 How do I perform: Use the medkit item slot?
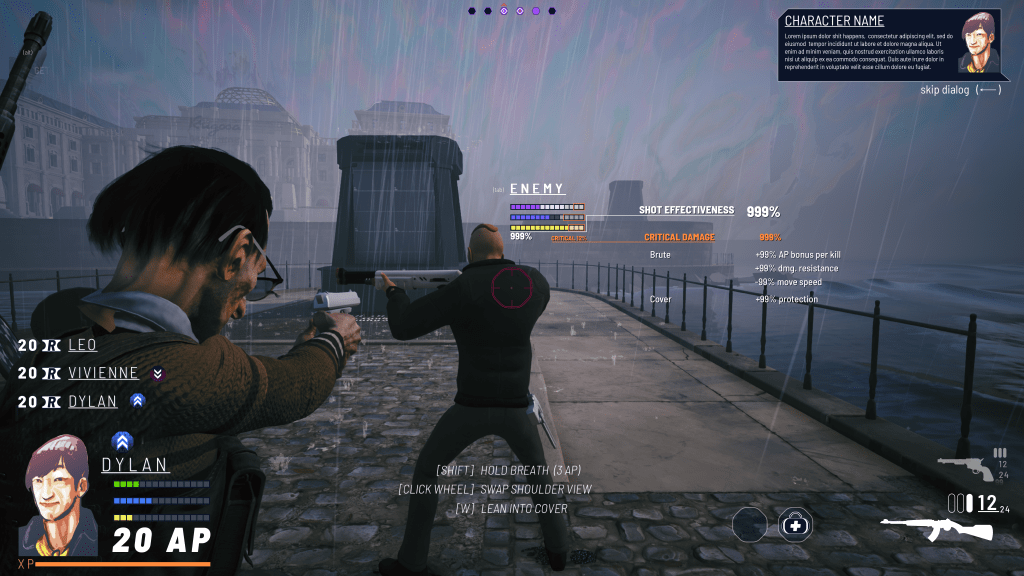click(795, 524)
